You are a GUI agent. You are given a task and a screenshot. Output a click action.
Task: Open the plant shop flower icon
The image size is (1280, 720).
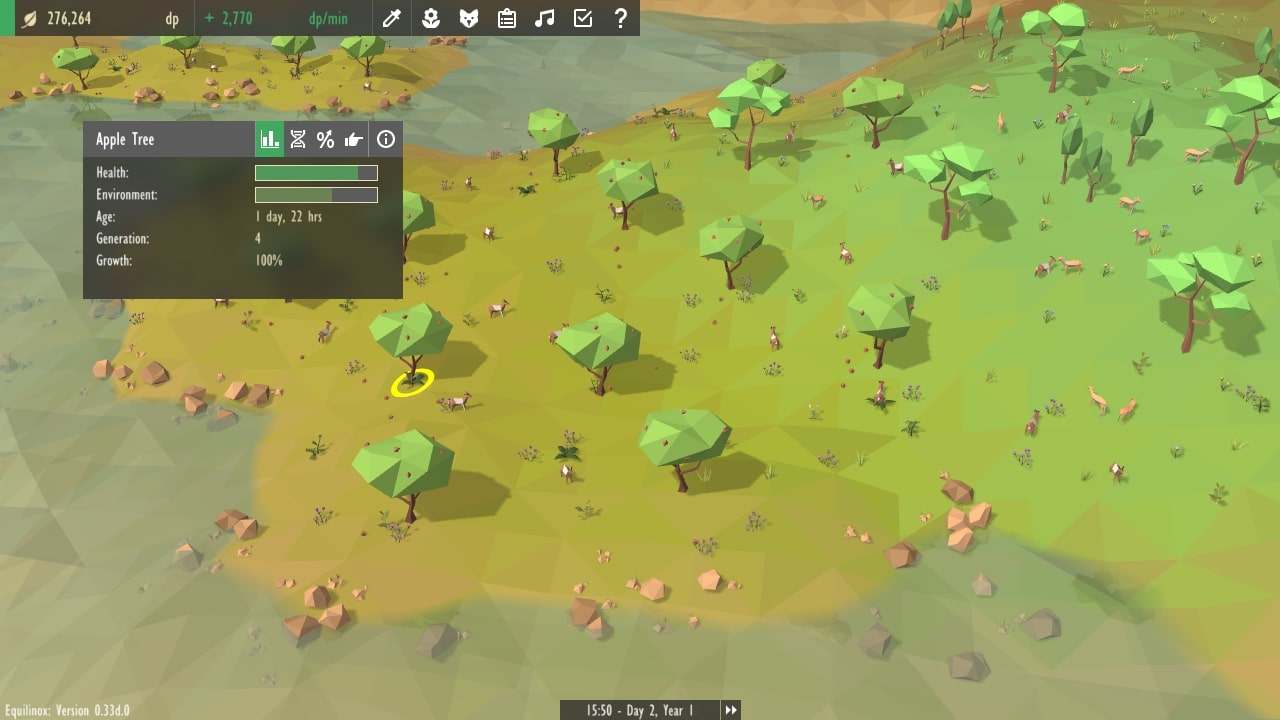coord(431,18)
